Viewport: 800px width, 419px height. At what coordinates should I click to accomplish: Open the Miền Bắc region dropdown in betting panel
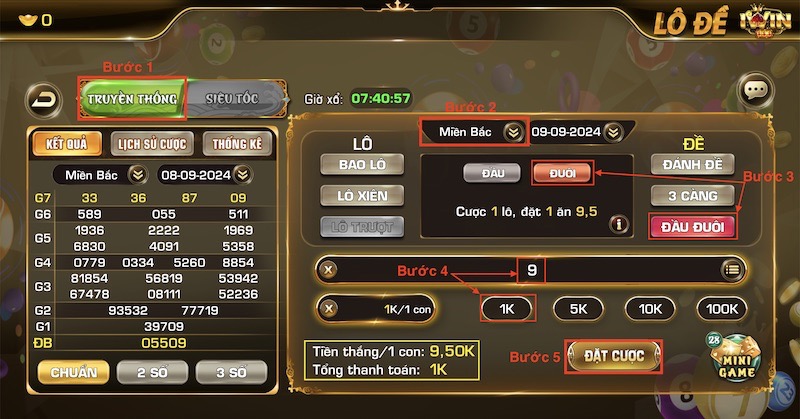[x=473, y=132]
